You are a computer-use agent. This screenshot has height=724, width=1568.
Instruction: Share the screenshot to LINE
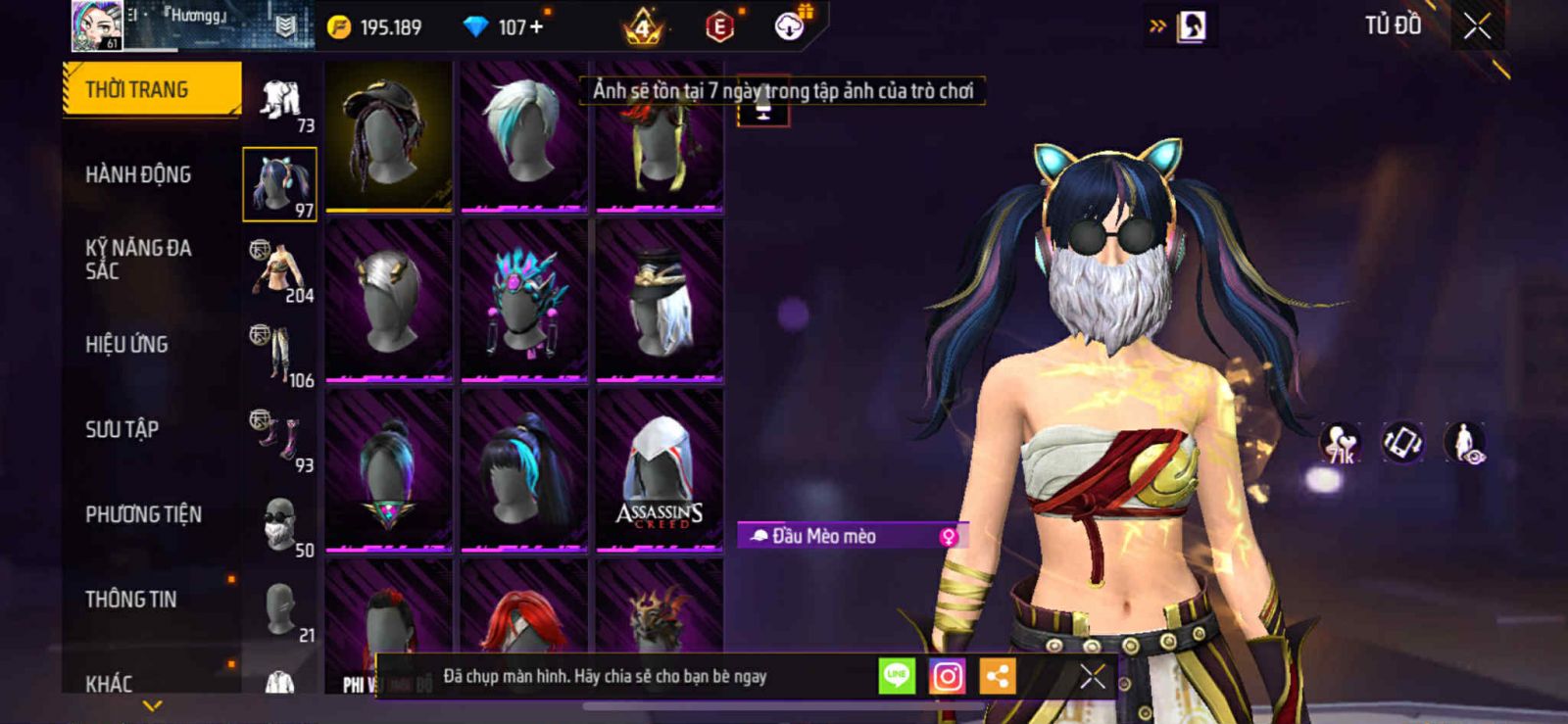[897, 676]
